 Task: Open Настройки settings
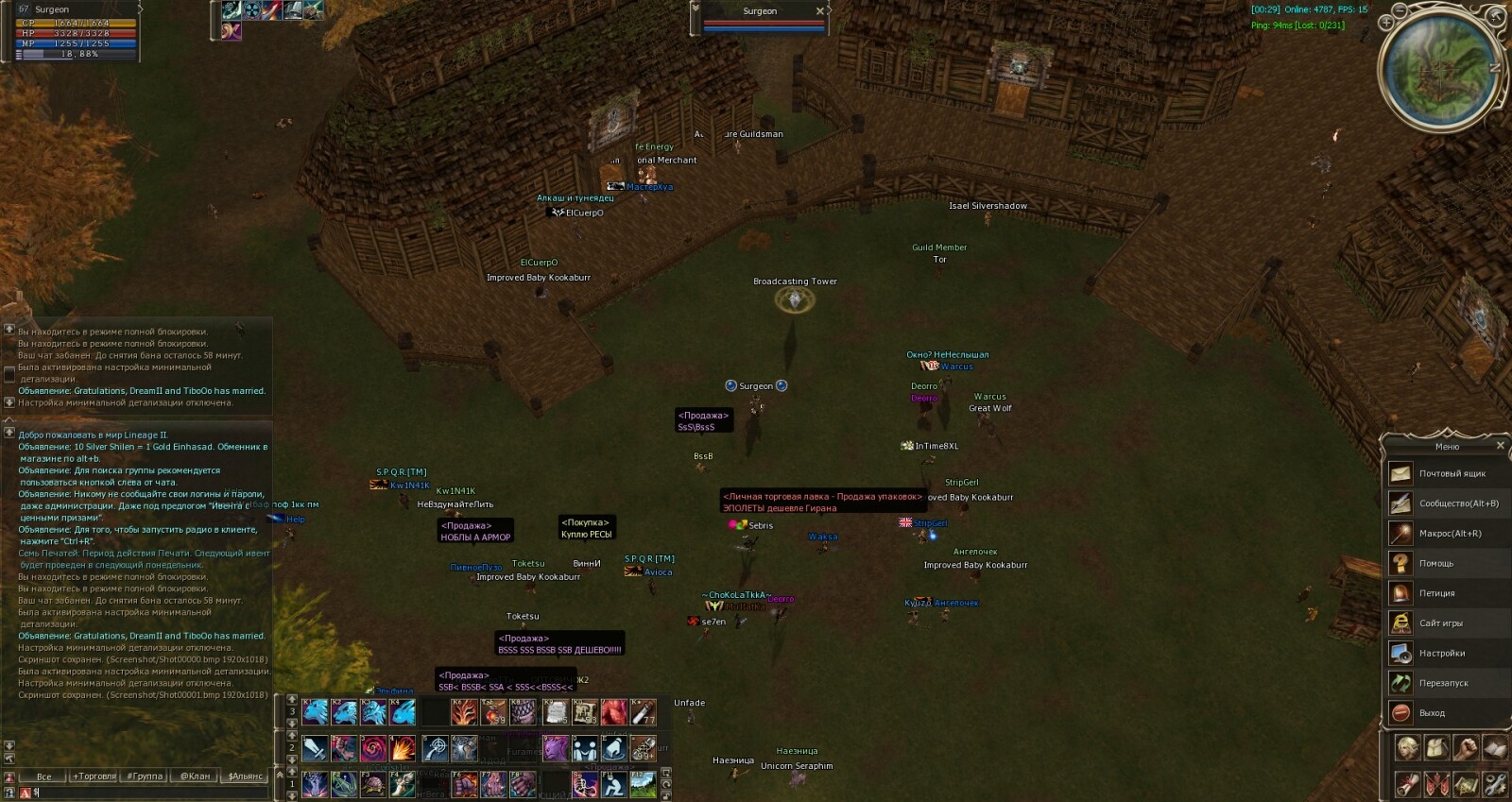(x=1441, y=653)
